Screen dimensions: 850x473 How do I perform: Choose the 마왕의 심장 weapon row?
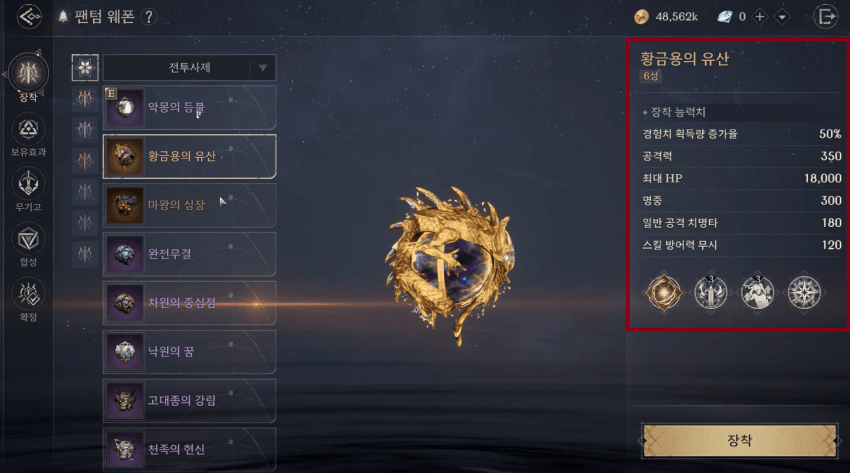pyautogui.click(x=189, y=205)
